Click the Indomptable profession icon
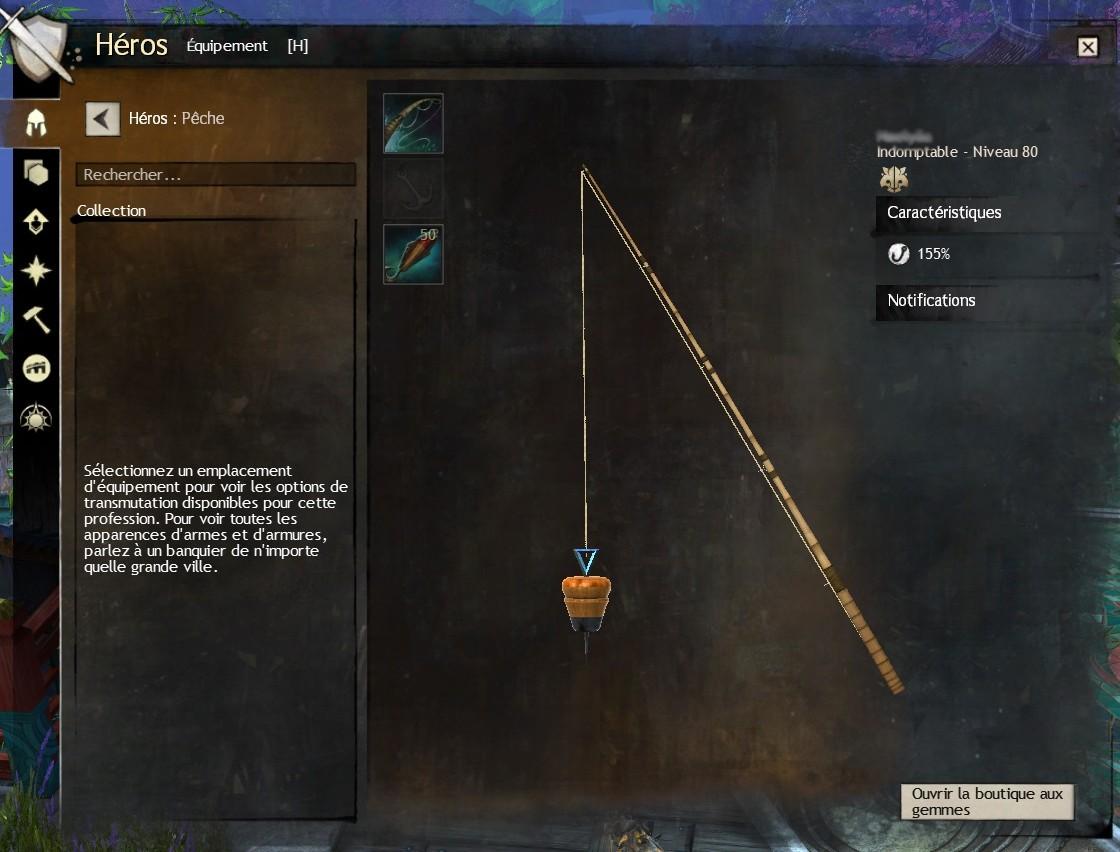The width and height of the screenshot is (1120, 852). pyautogui.click(x=893, y=179)
